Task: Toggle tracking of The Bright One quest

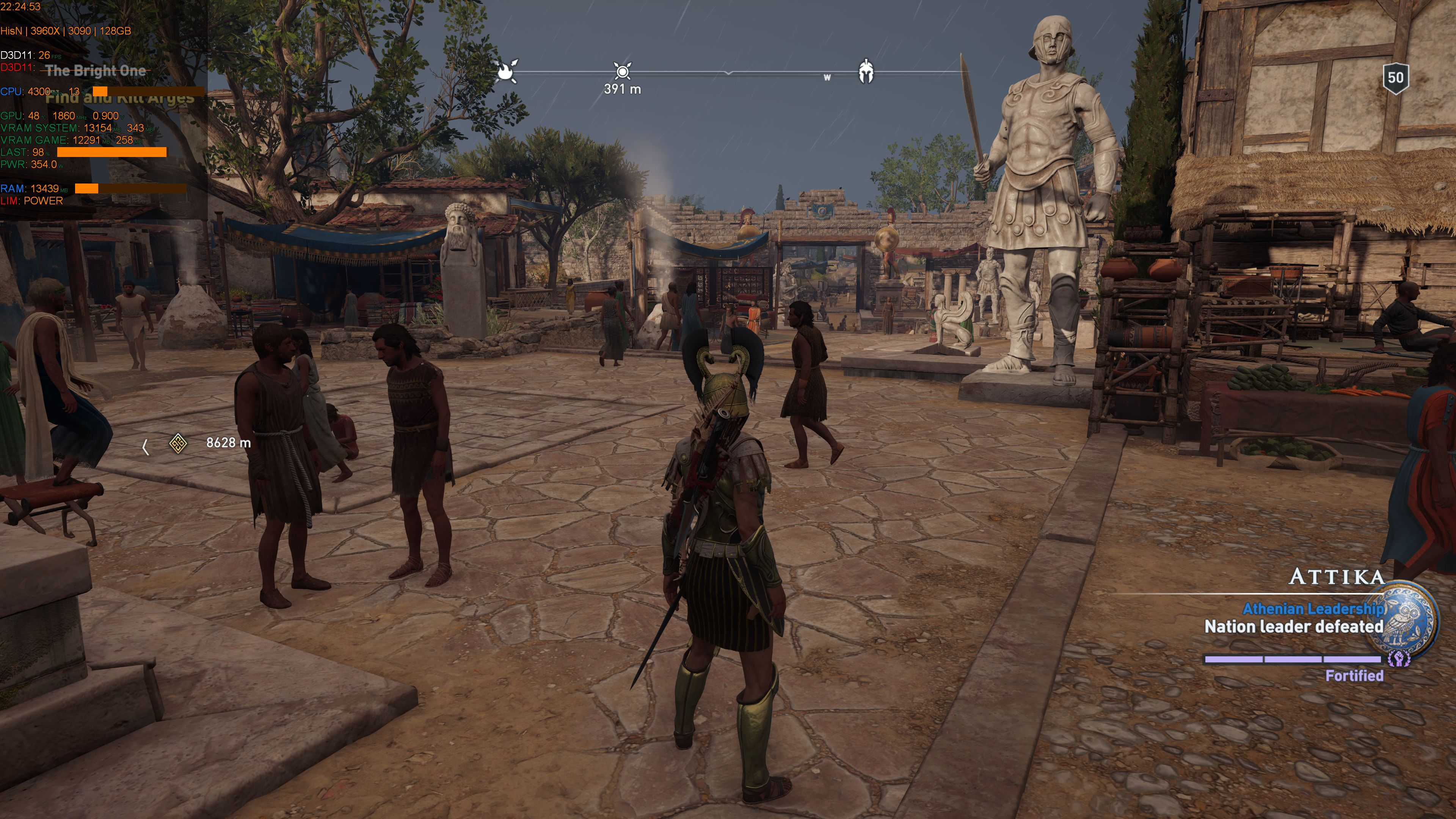Action: (x=97, y=71)
